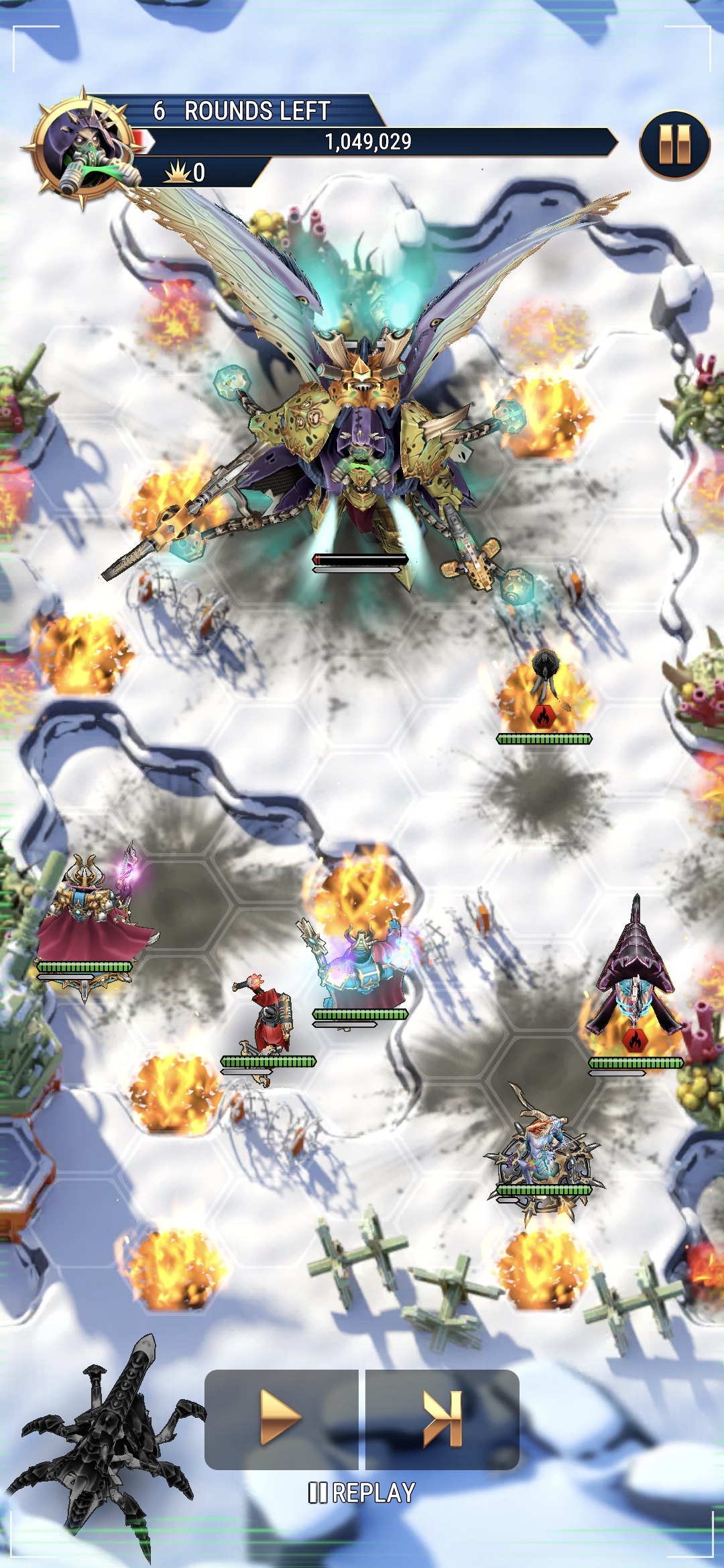Pause the battle with the round pause button
Image resolution: width=724 pixels, height=1568 pixels.
(x=674, y=145)
